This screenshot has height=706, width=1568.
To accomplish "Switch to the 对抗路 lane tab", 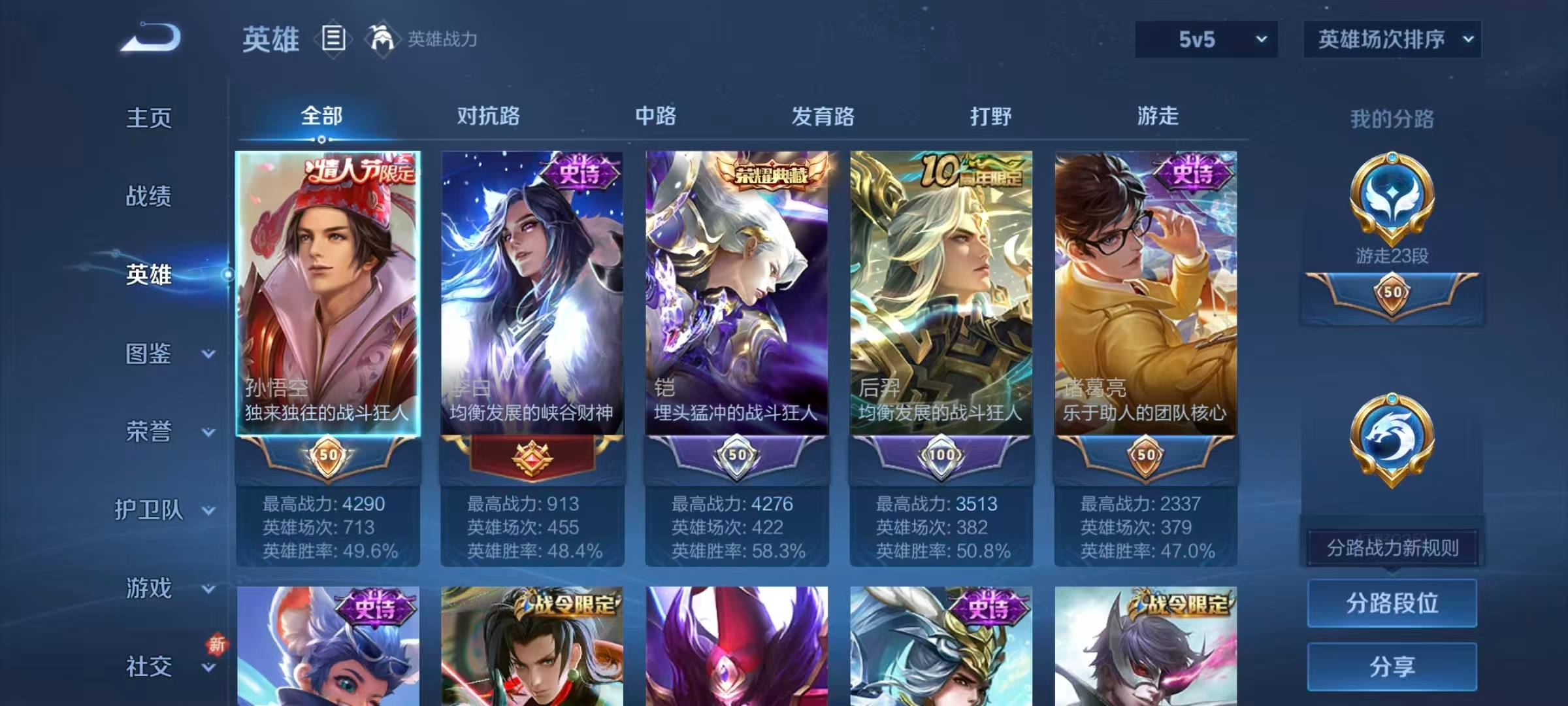I will tap(489, 116).
